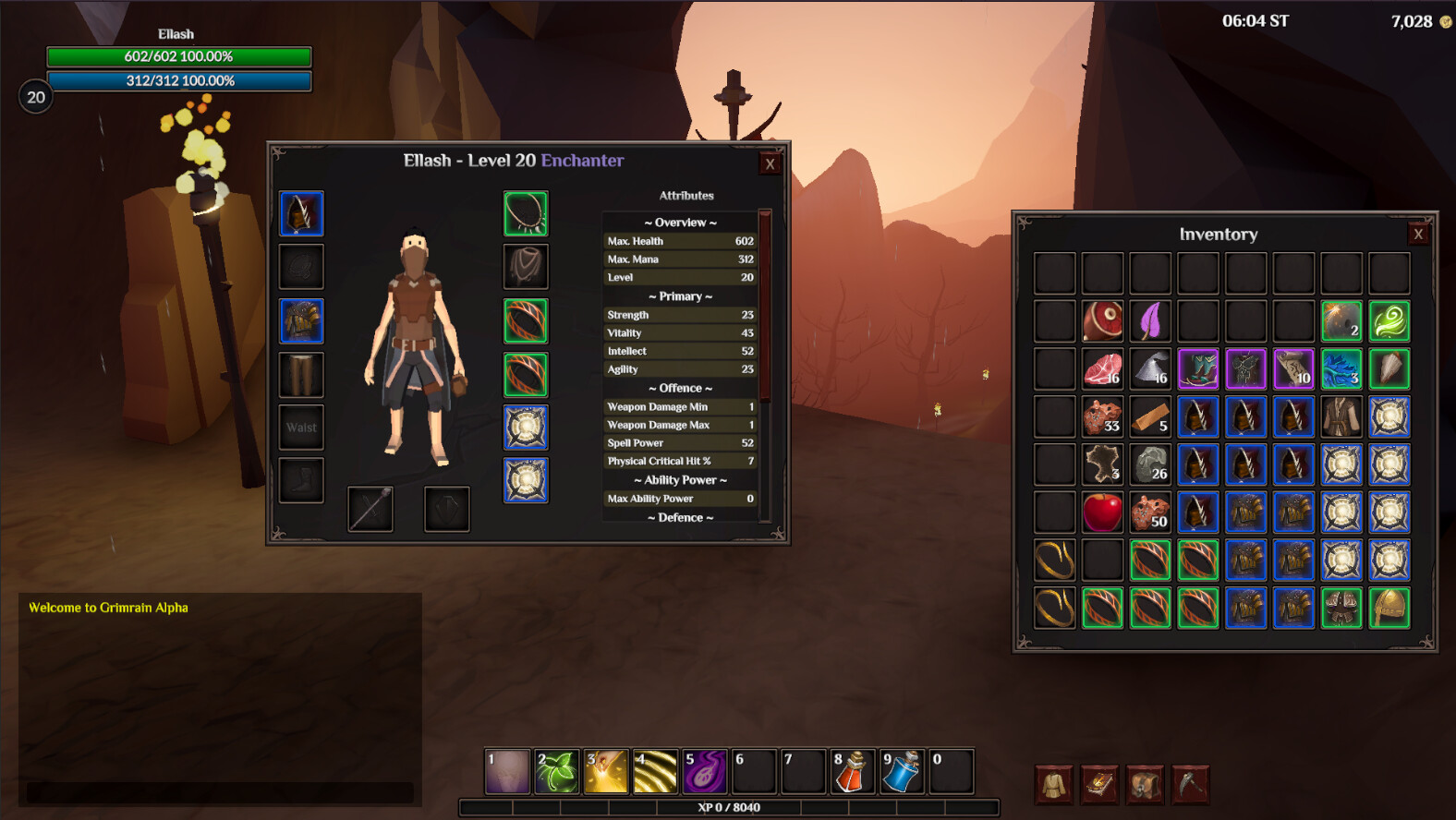Click the level 20 badge near the health bar

coord(35,97)
